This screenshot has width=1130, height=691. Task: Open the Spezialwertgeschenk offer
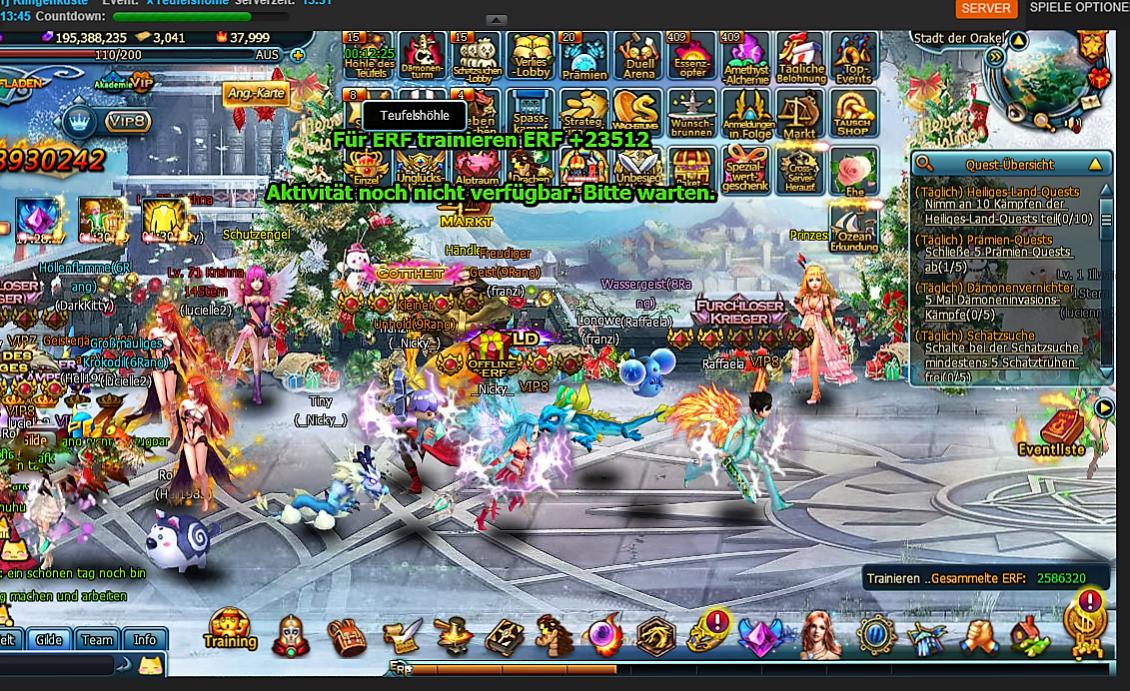click(x=745, y=171)
